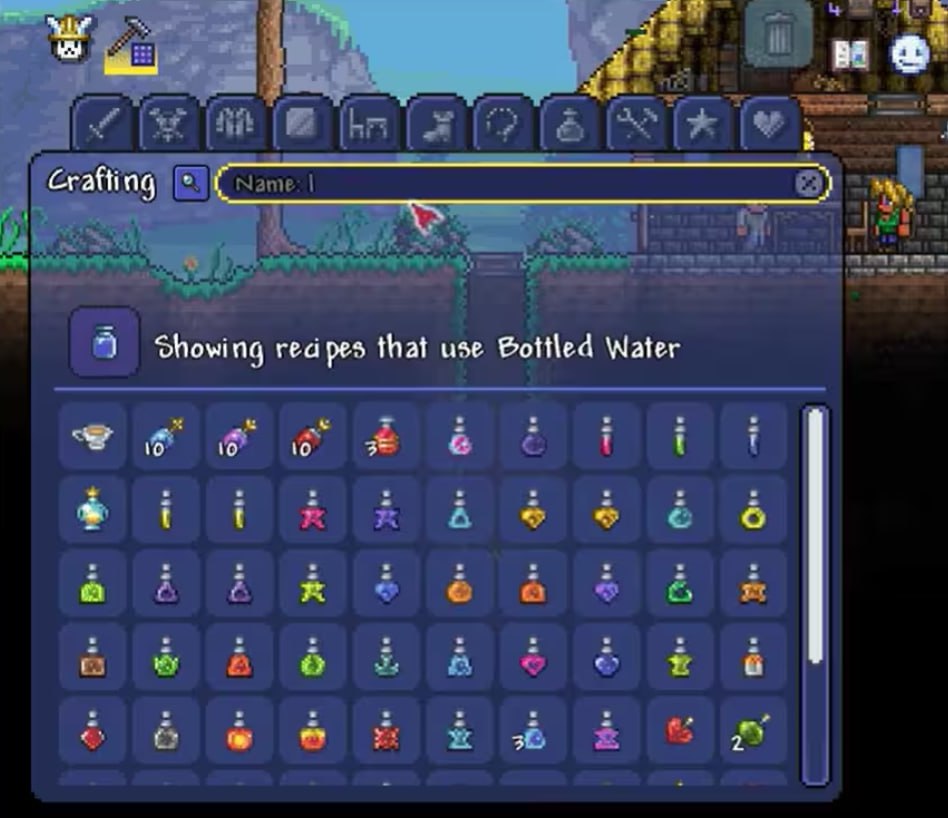This screenshot has width=948, height=818.
Task: Choose the potion flask tab
Action: pos(568,125)
